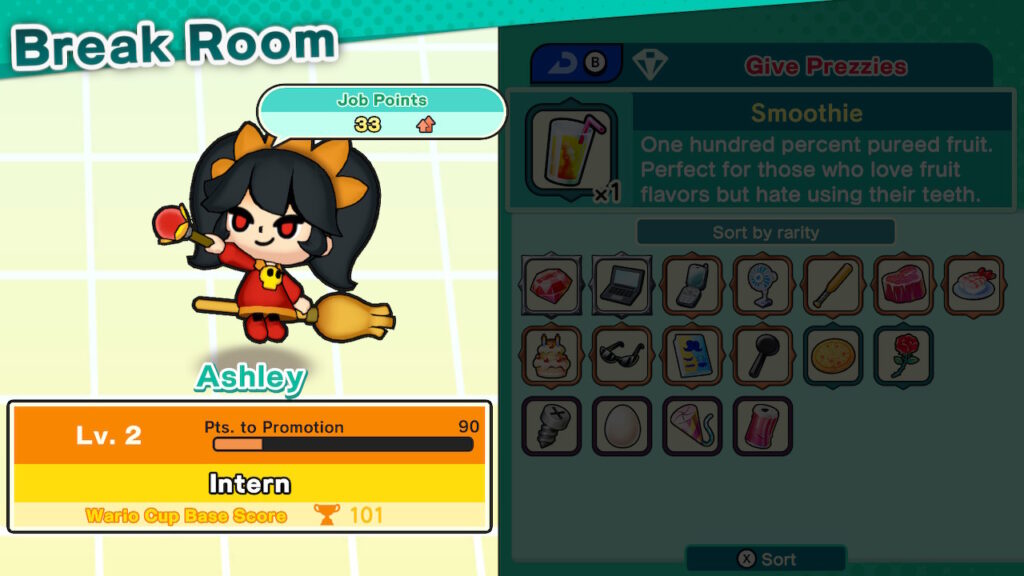Viewport: 1024px width, 576px height.
Task: Choose the white egg prezzie
Action: click(622, 426)
